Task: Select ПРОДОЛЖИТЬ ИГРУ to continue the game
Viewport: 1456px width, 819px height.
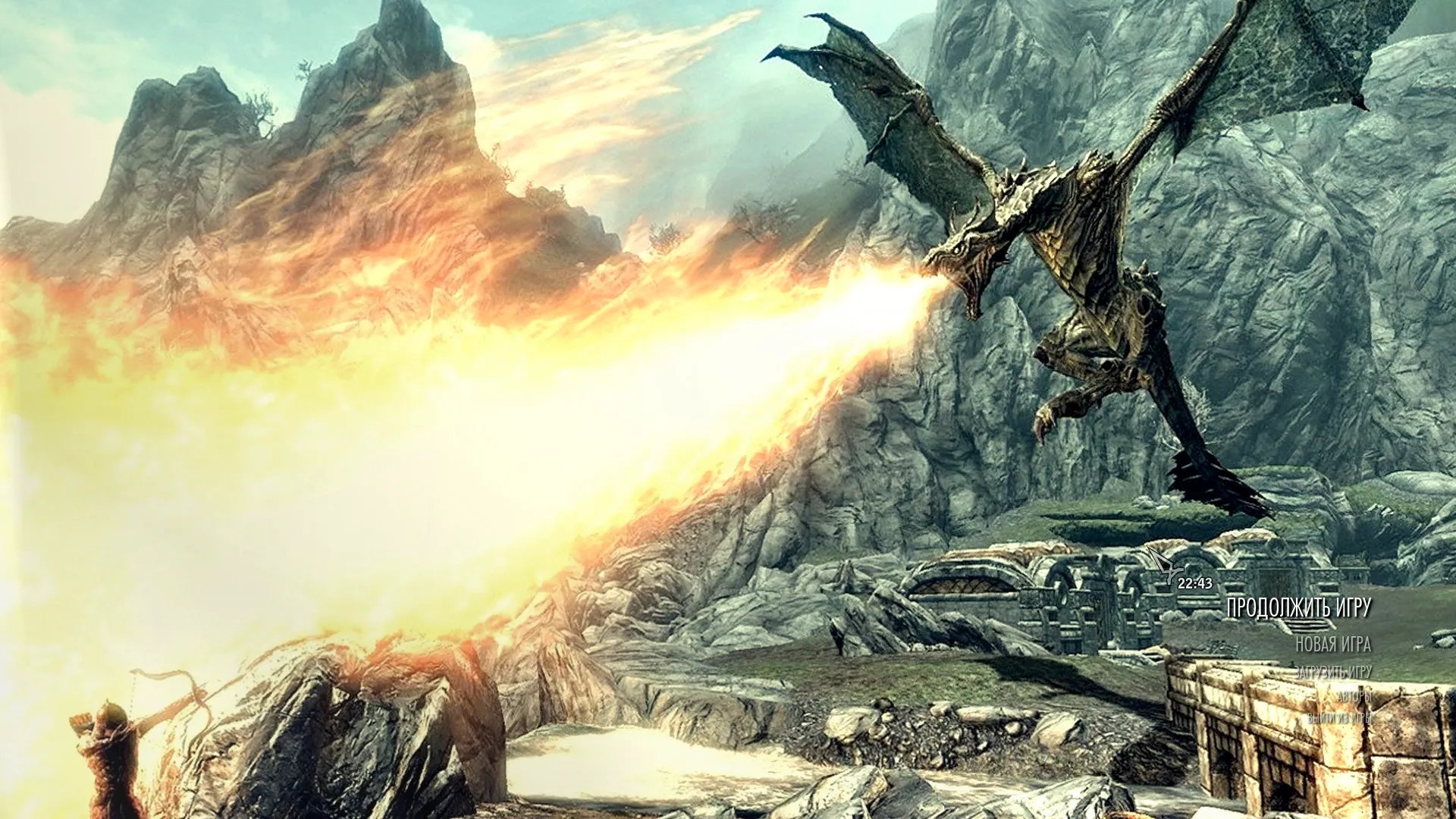Action: (1299, 607)
